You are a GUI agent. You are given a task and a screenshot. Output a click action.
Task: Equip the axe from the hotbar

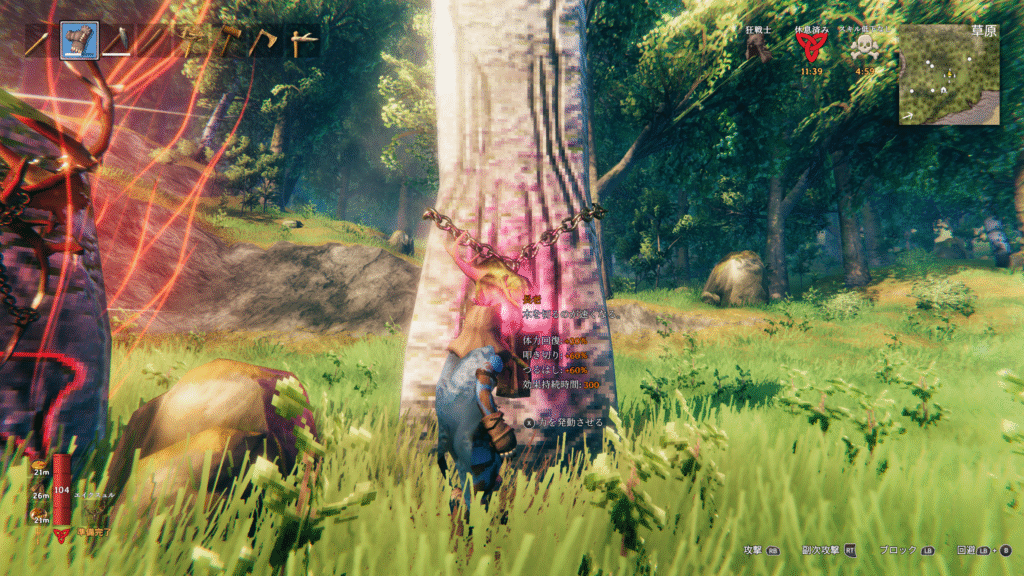[x=263, y=41]
